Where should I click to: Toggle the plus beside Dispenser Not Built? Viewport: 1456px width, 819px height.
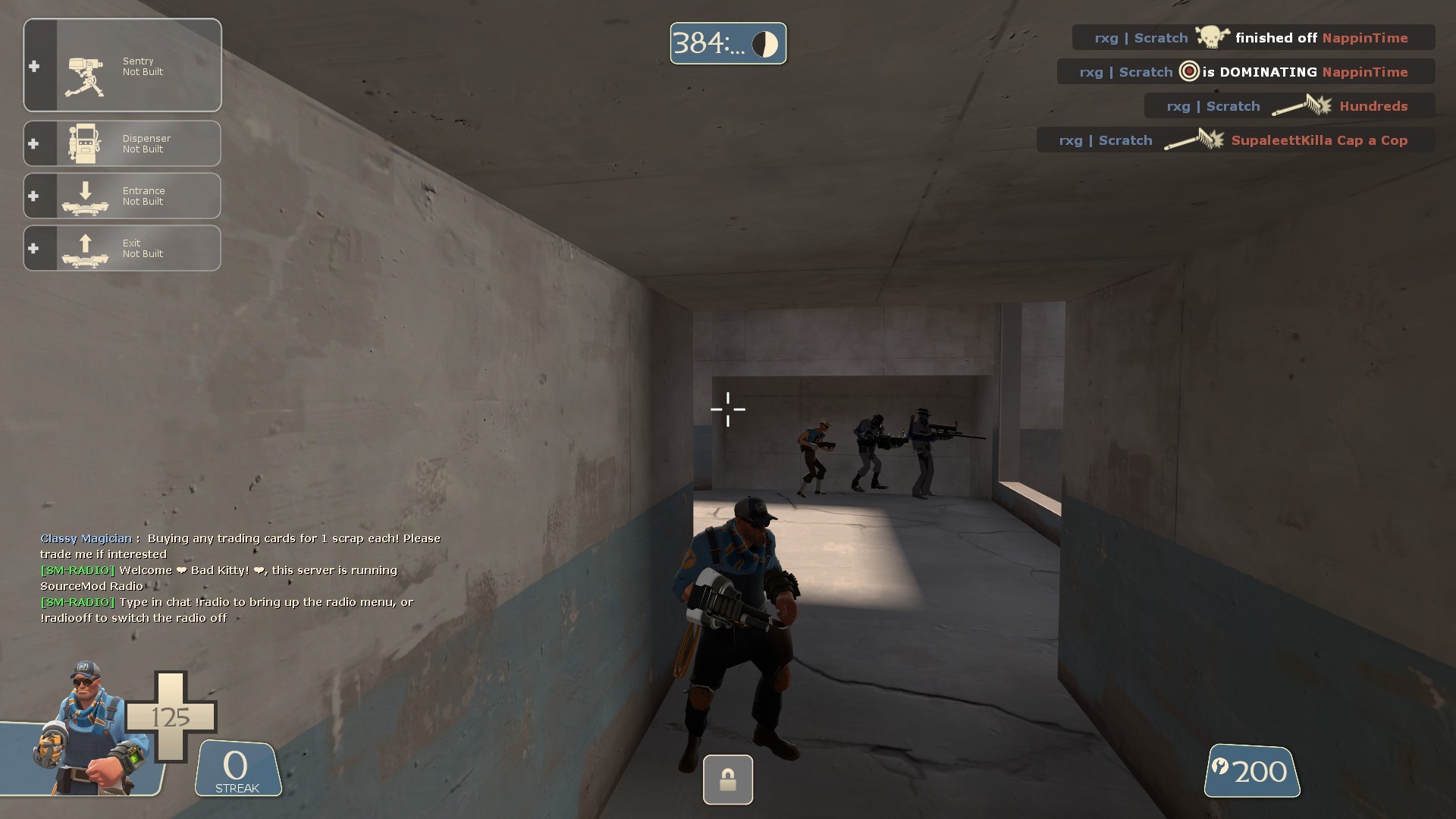pos(33,143)
